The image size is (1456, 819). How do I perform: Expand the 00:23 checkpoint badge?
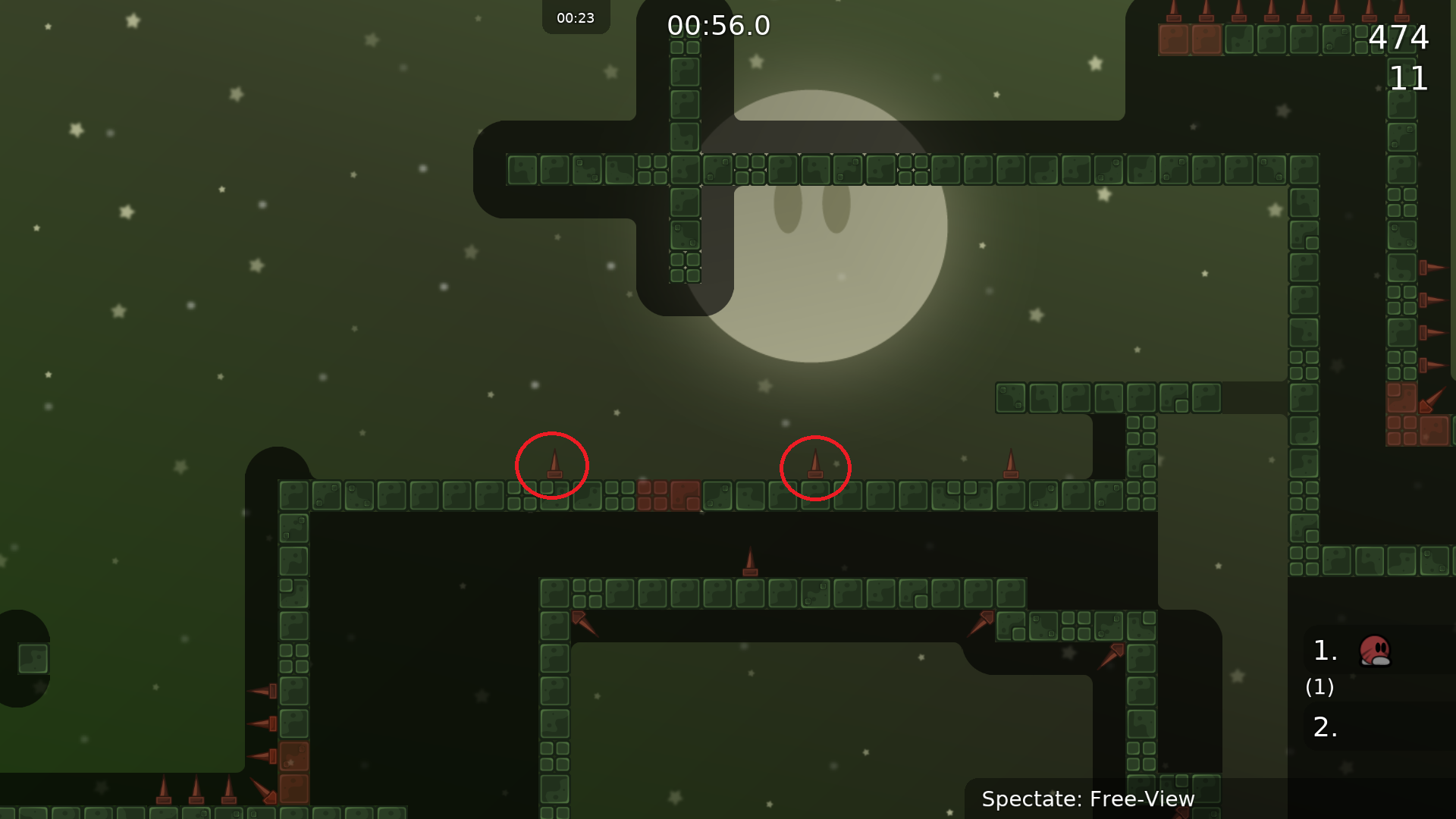click(x=575, y=17)
